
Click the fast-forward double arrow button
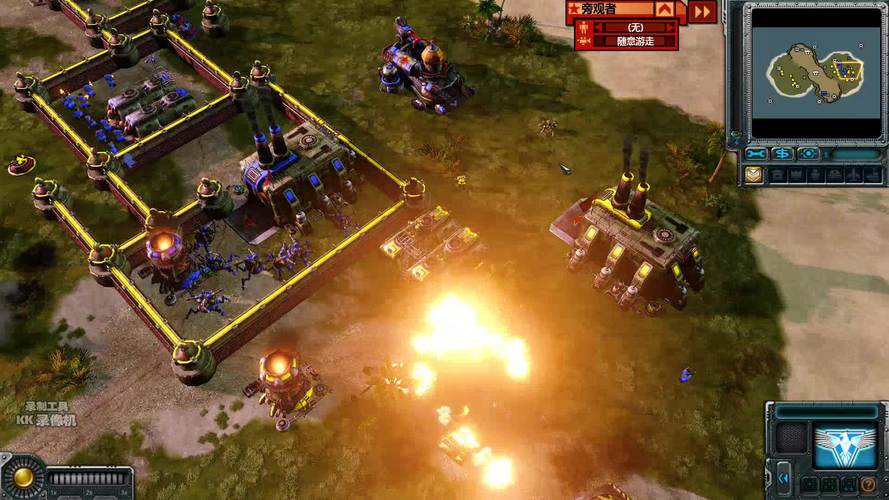coord(703,11)
